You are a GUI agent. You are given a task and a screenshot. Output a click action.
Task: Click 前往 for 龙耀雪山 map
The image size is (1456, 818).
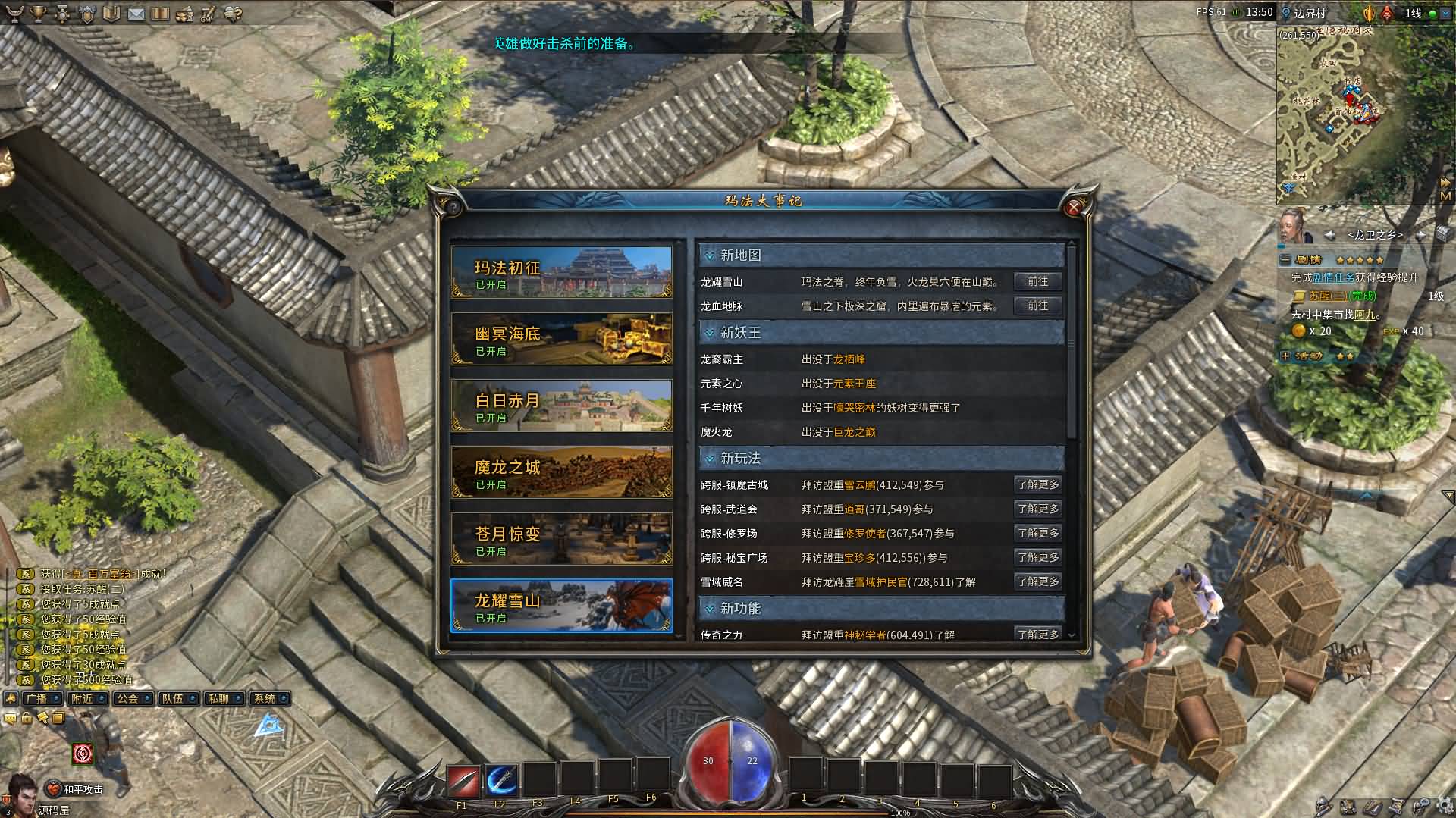(x=1037, y=282)
